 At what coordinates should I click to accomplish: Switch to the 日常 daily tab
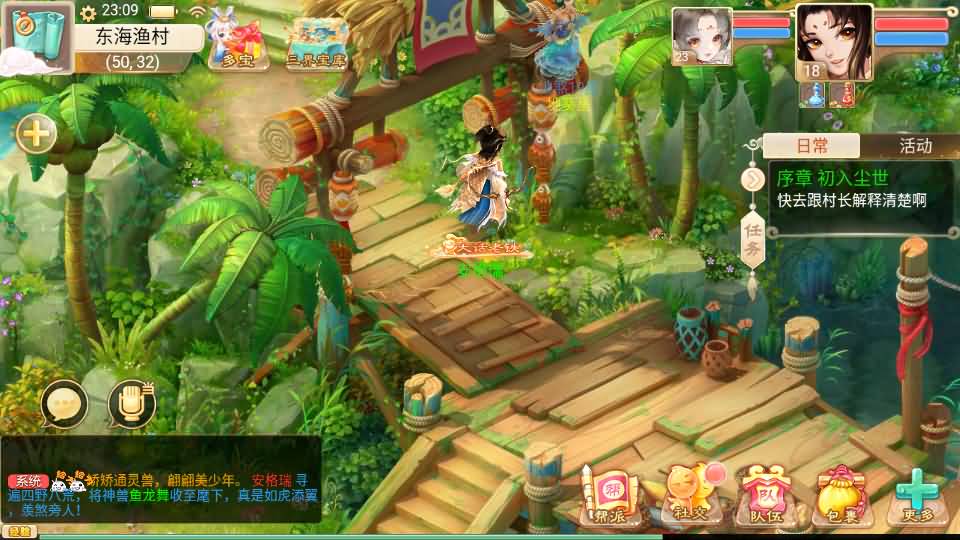(x=811, y=146)
